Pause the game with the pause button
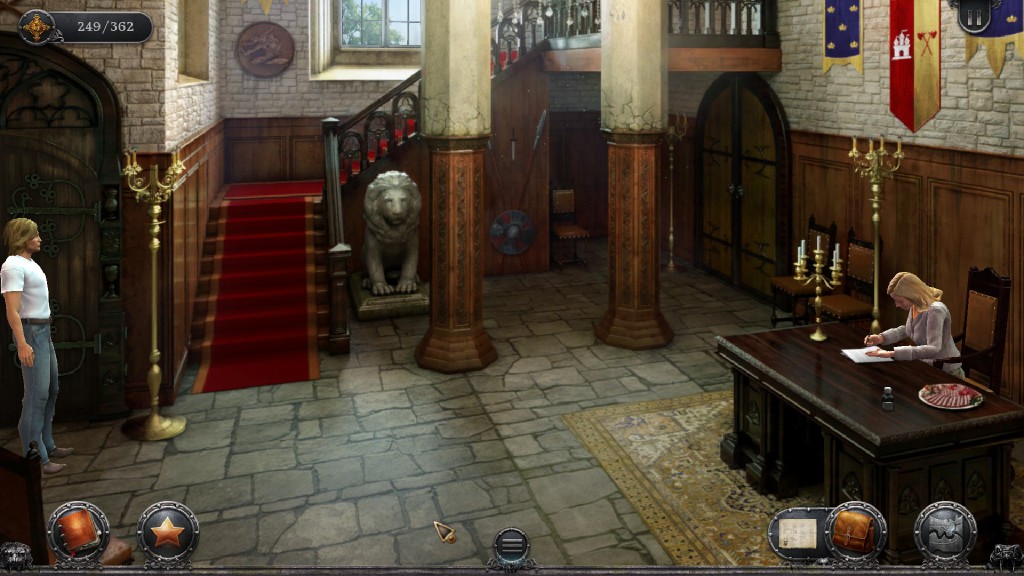Image resolution: width=1024 pixels, height=576 pixels. tap(974, 16)
